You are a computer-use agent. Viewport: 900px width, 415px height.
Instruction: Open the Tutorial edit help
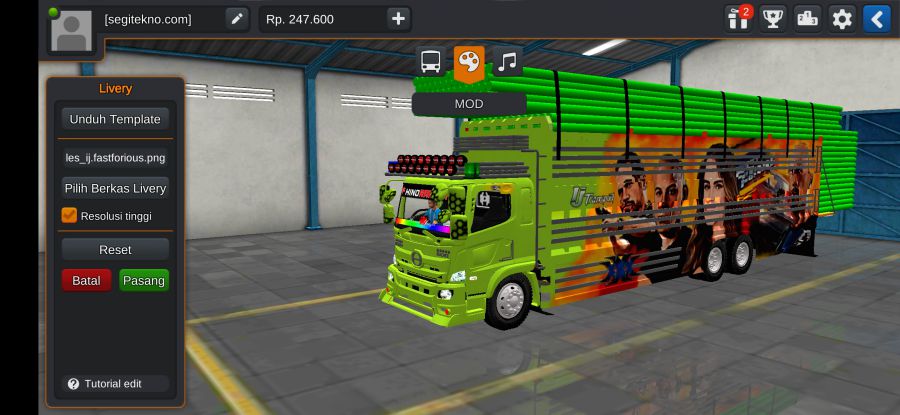pos(105,384)
